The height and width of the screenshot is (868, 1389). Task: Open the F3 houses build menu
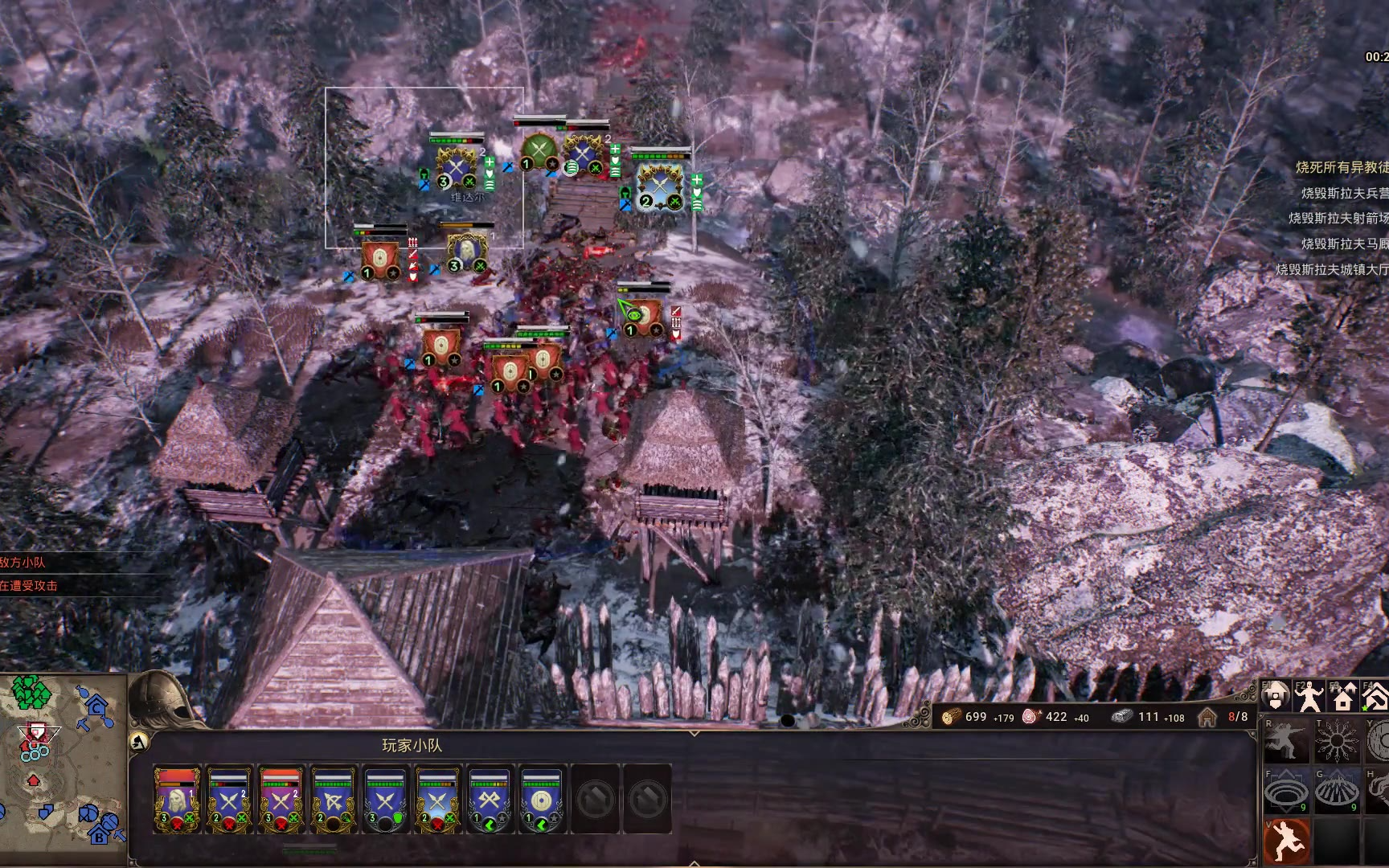coord(1342,696)
